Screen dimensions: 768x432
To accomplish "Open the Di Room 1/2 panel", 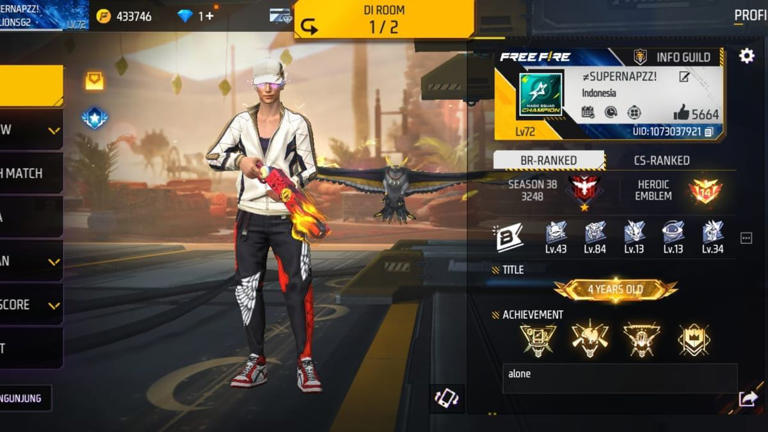I will (383, 19).
